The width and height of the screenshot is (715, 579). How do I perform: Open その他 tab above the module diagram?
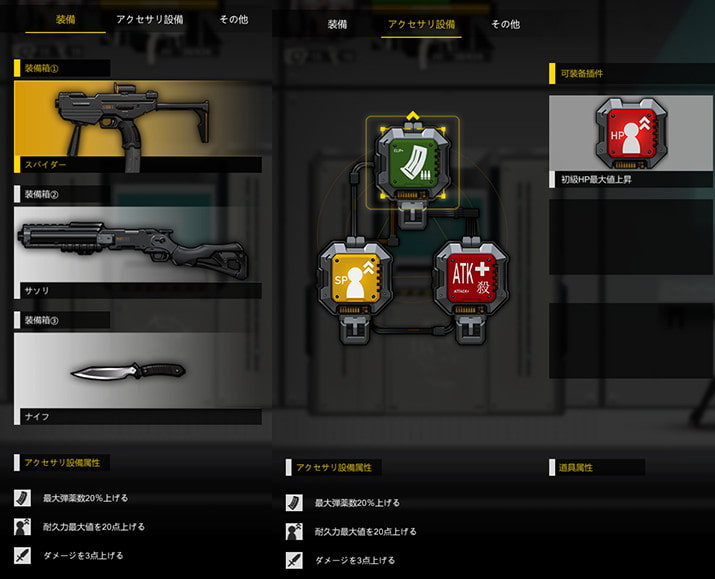(505, 24)
